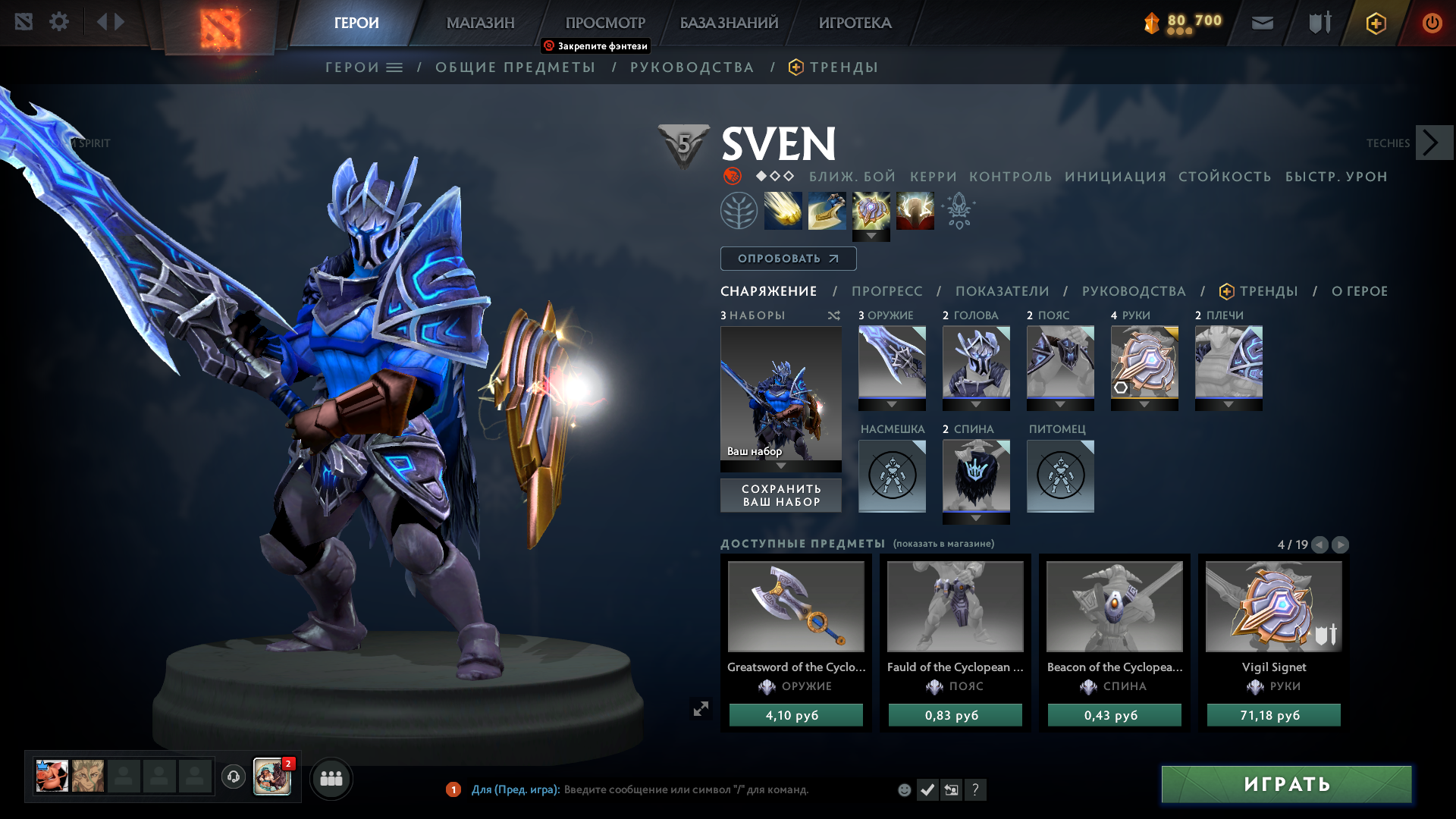Click the red power button top right
The width and height of the screenshot is (1456, 819).
1432,23
